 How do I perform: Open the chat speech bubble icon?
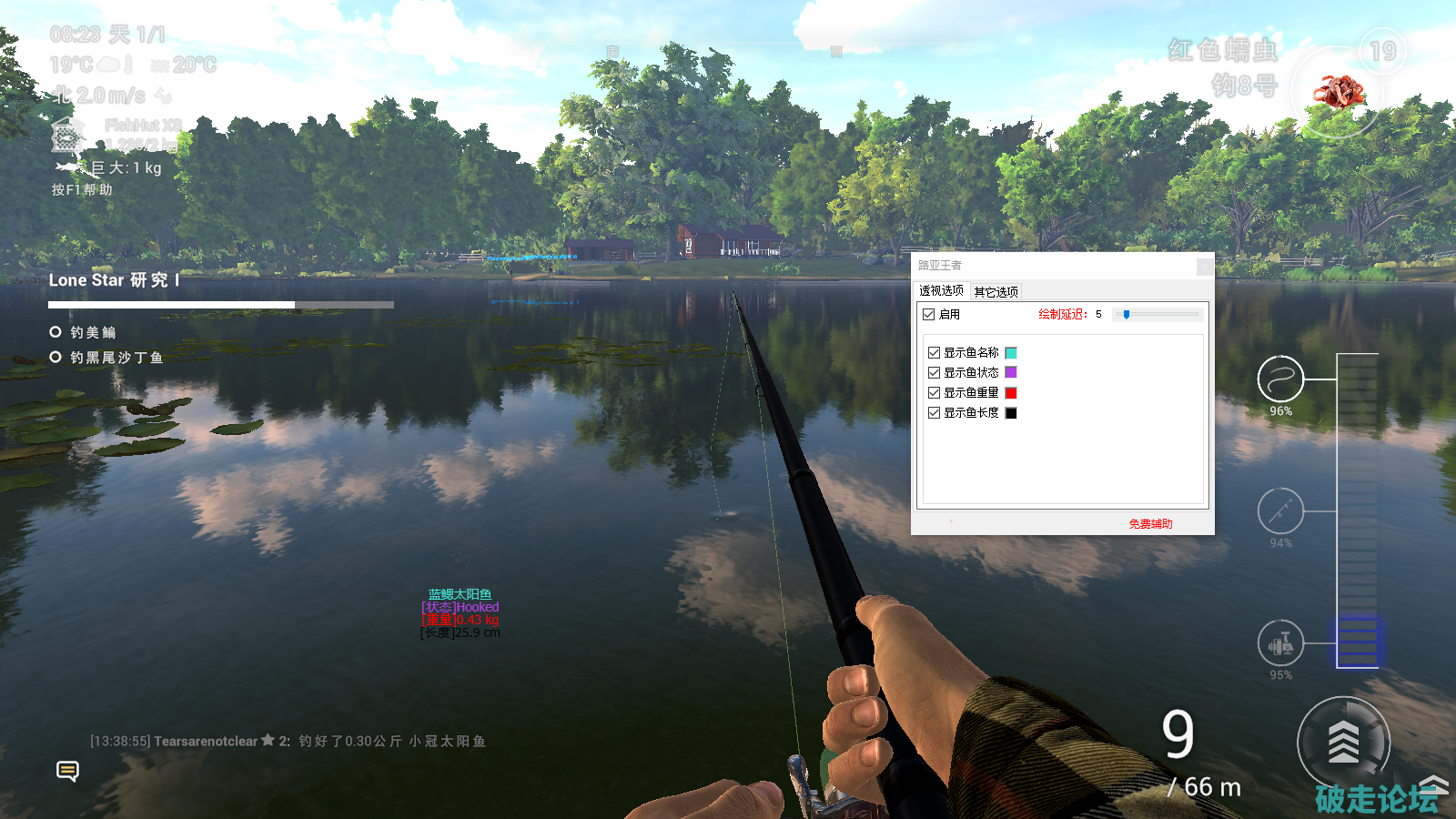[67, 772]
